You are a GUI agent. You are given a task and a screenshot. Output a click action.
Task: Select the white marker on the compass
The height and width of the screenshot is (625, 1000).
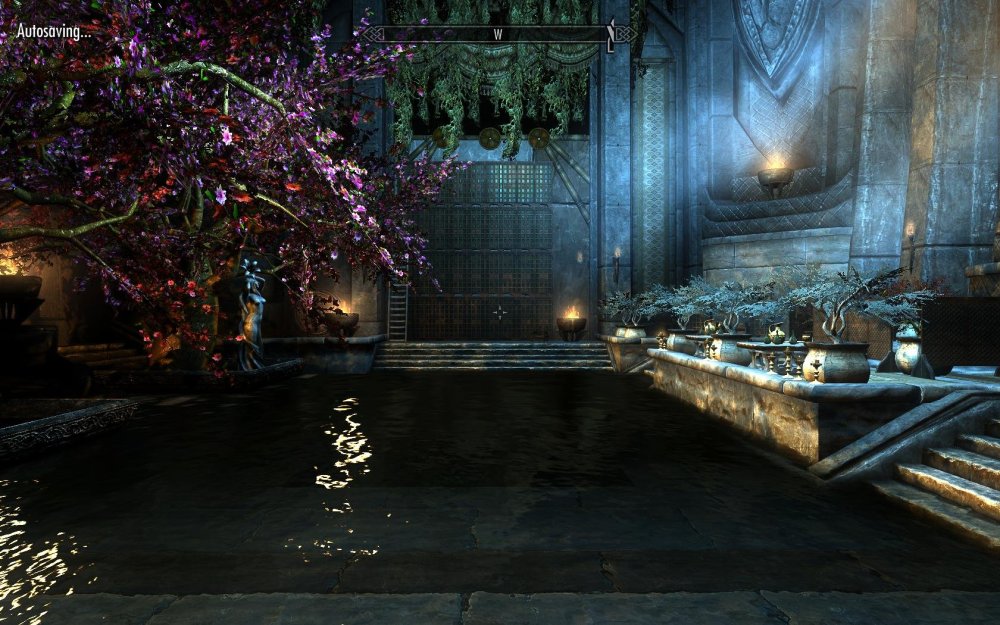pyautogui.click(x=609, y=36)
